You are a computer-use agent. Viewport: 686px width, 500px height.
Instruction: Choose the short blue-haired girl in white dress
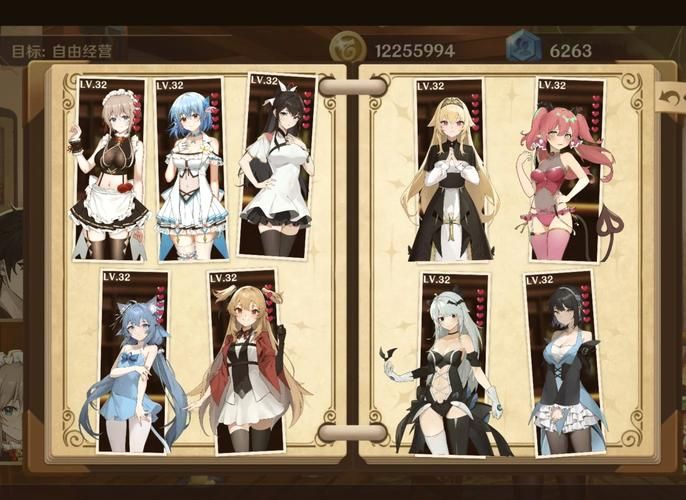pos(190,170)
